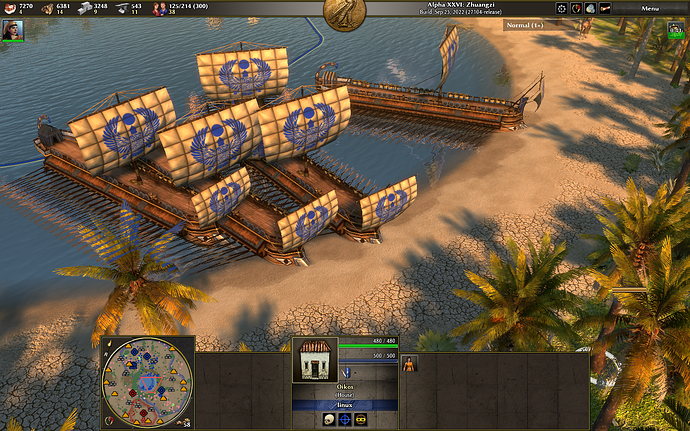Click the blue crosshair rally icon

click(x=344, y=419)
